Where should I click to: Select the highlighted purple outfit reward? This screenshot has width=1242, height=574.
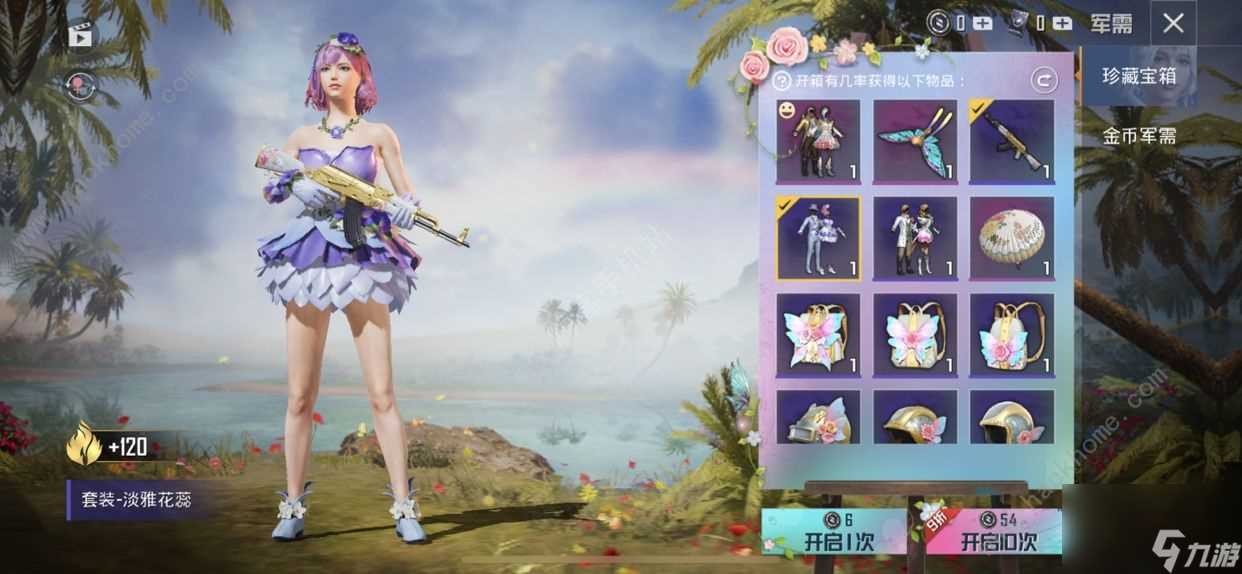point(818,238)
